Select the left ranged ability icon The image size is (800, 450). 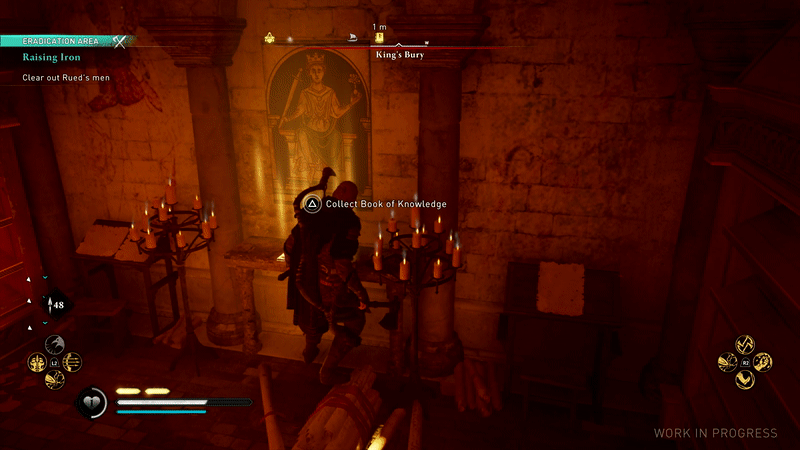38,362
